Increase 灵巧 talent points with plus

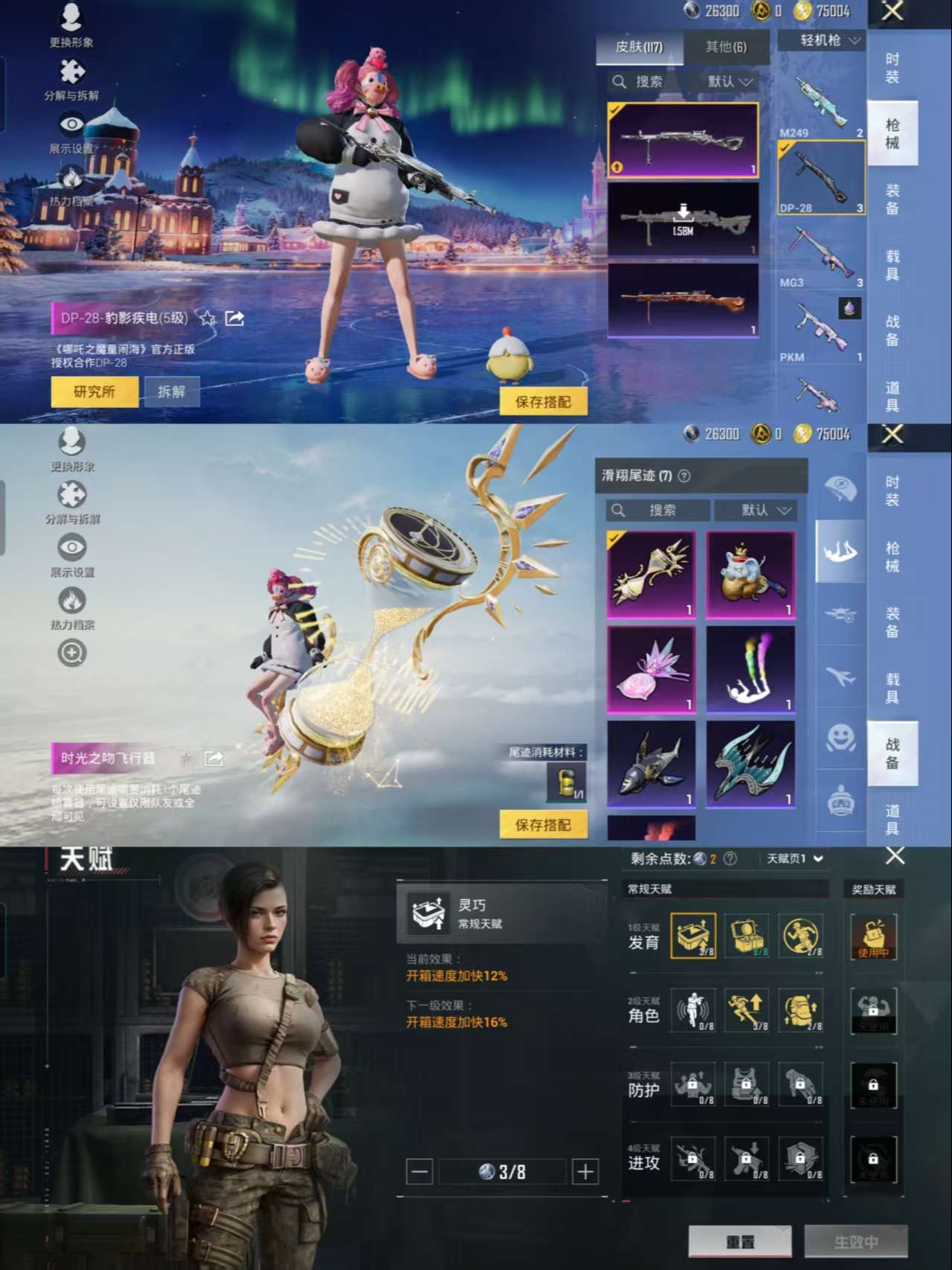585,1172
